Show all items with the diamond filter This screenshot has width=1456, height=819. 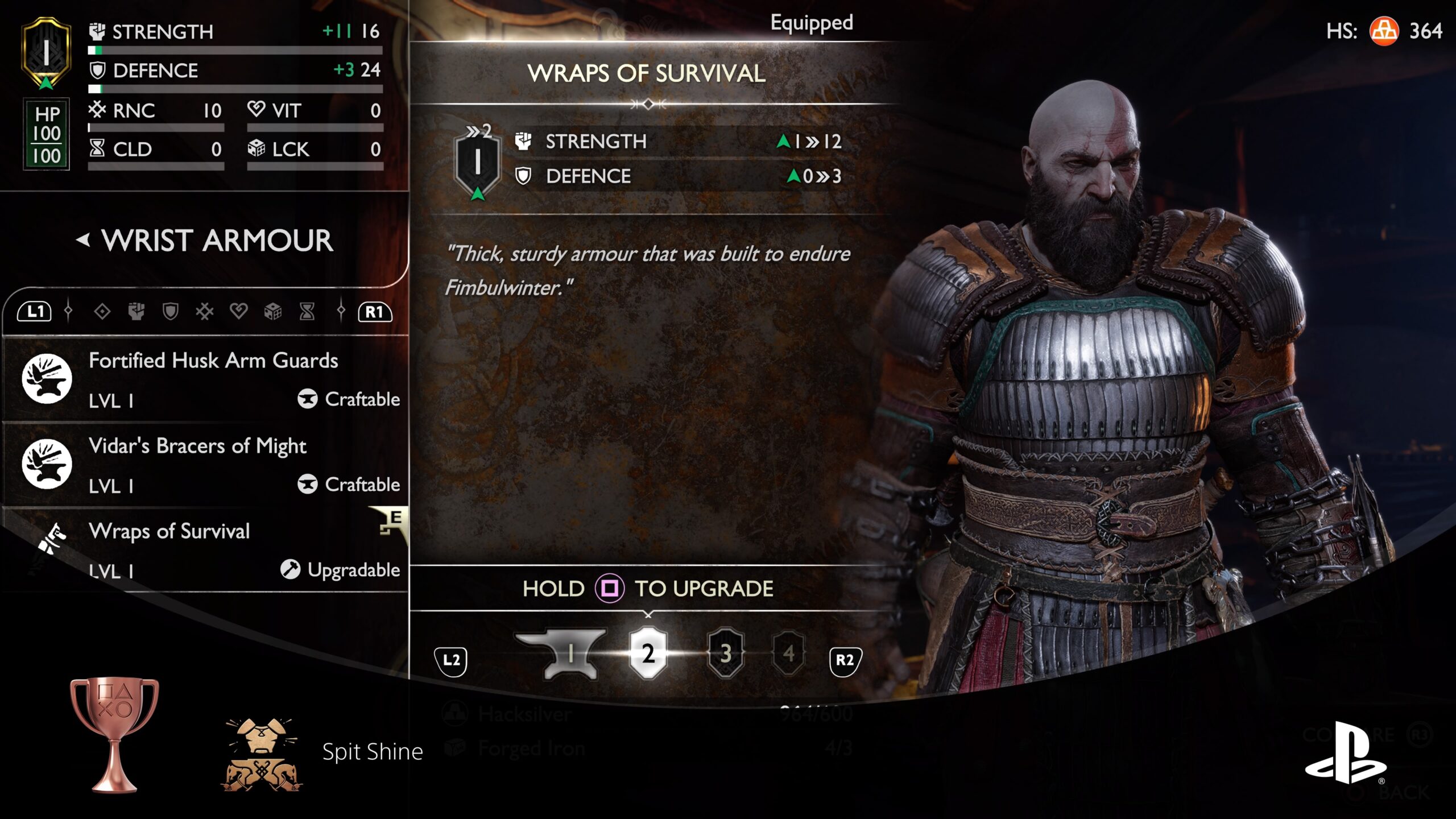pos(102,311)
